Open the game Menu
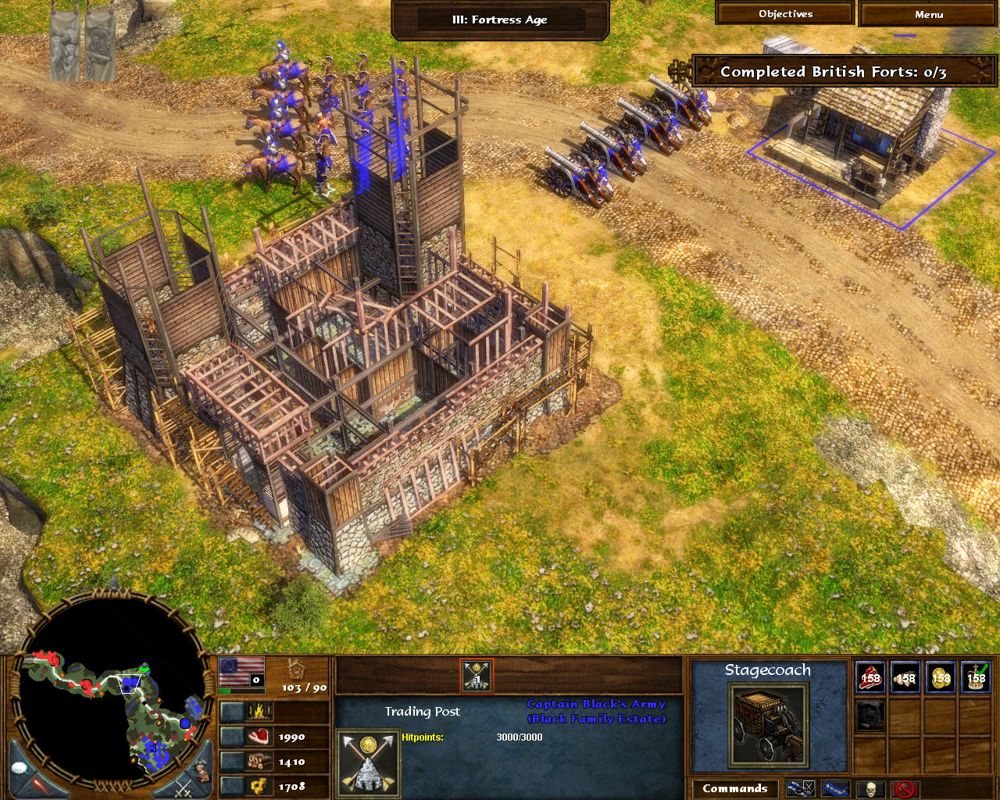Screen dimensions: 1000x800 click(x=928, y=14)
